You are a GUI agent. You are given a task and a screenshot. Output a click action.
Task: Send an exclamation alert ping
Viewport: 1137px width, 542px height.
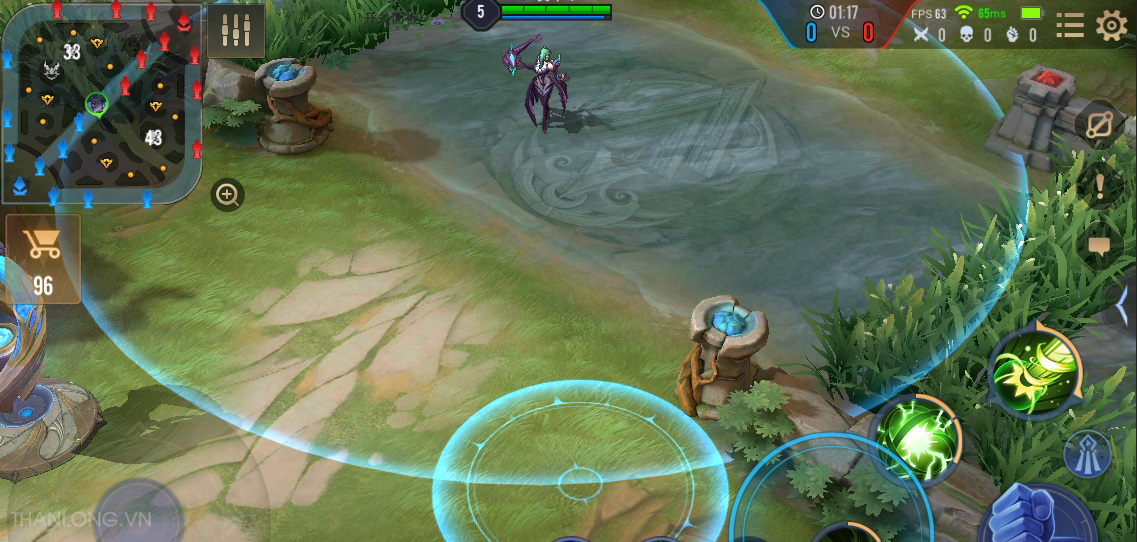point(1100,186)
